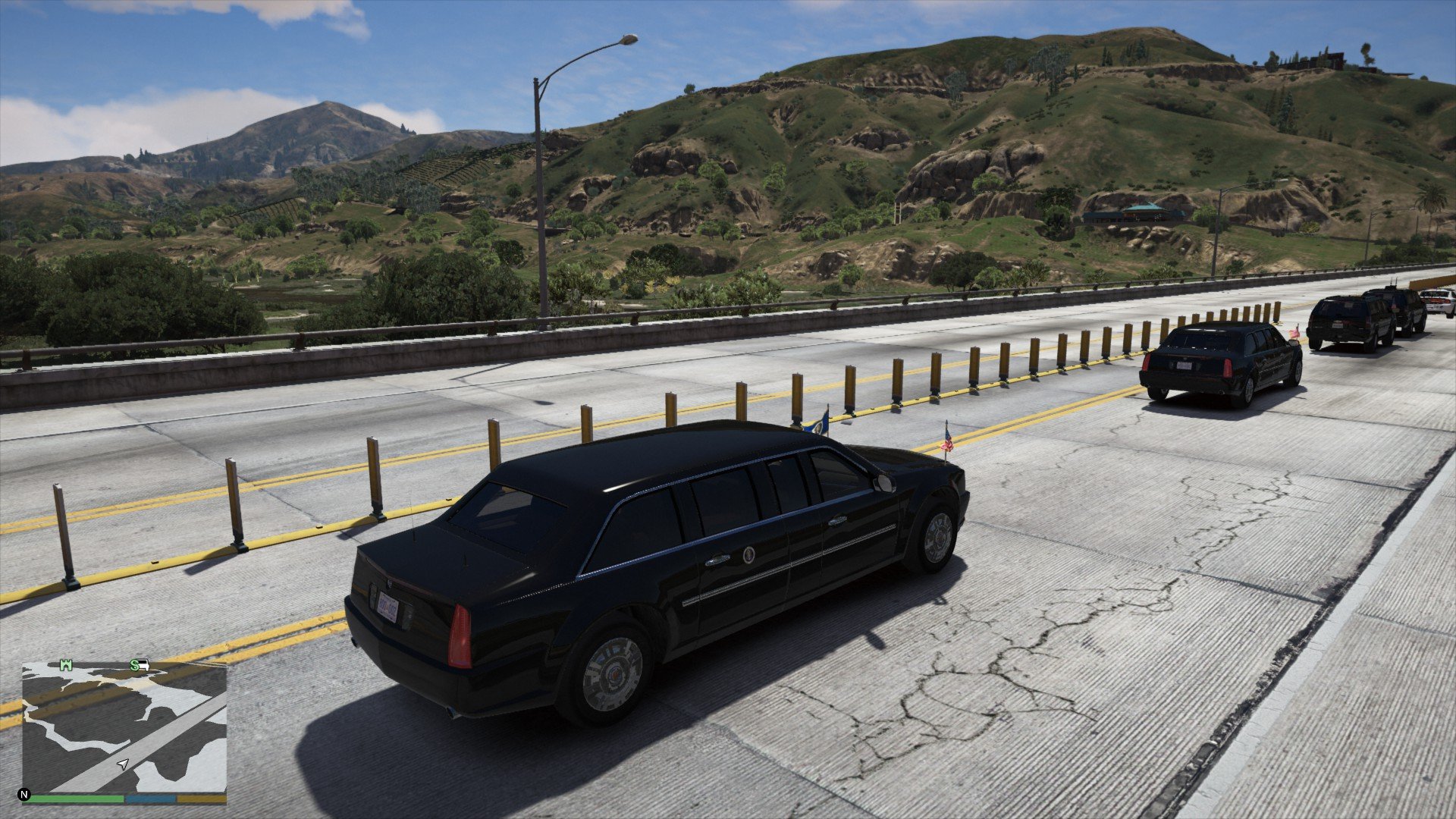Select the green S blip on minimap
This screenshot has height=819, width=1456.
tap(134, 666)
